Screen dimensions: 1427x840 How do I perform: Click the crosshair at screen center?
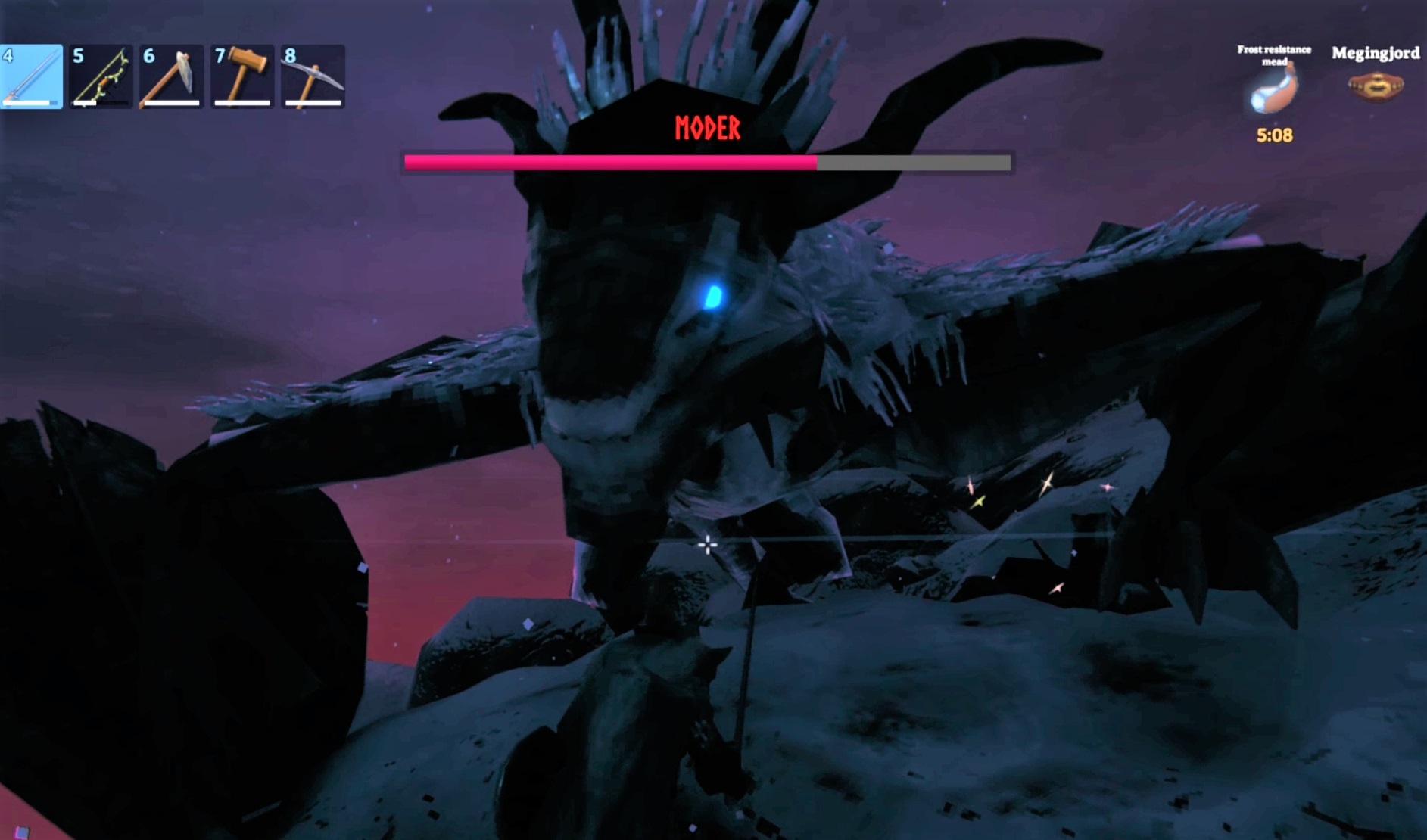pyautogui.click(x=707, y=543)
